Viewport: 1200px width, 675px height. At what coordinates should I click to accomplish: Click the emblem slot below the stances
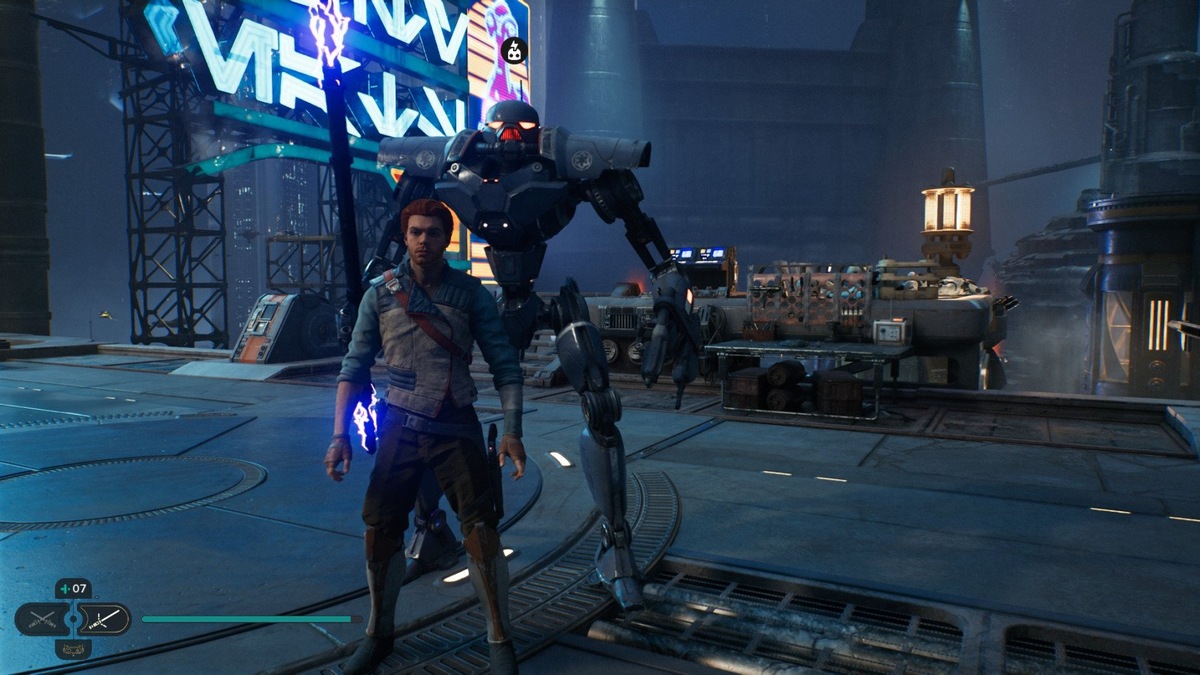(73, 649)
